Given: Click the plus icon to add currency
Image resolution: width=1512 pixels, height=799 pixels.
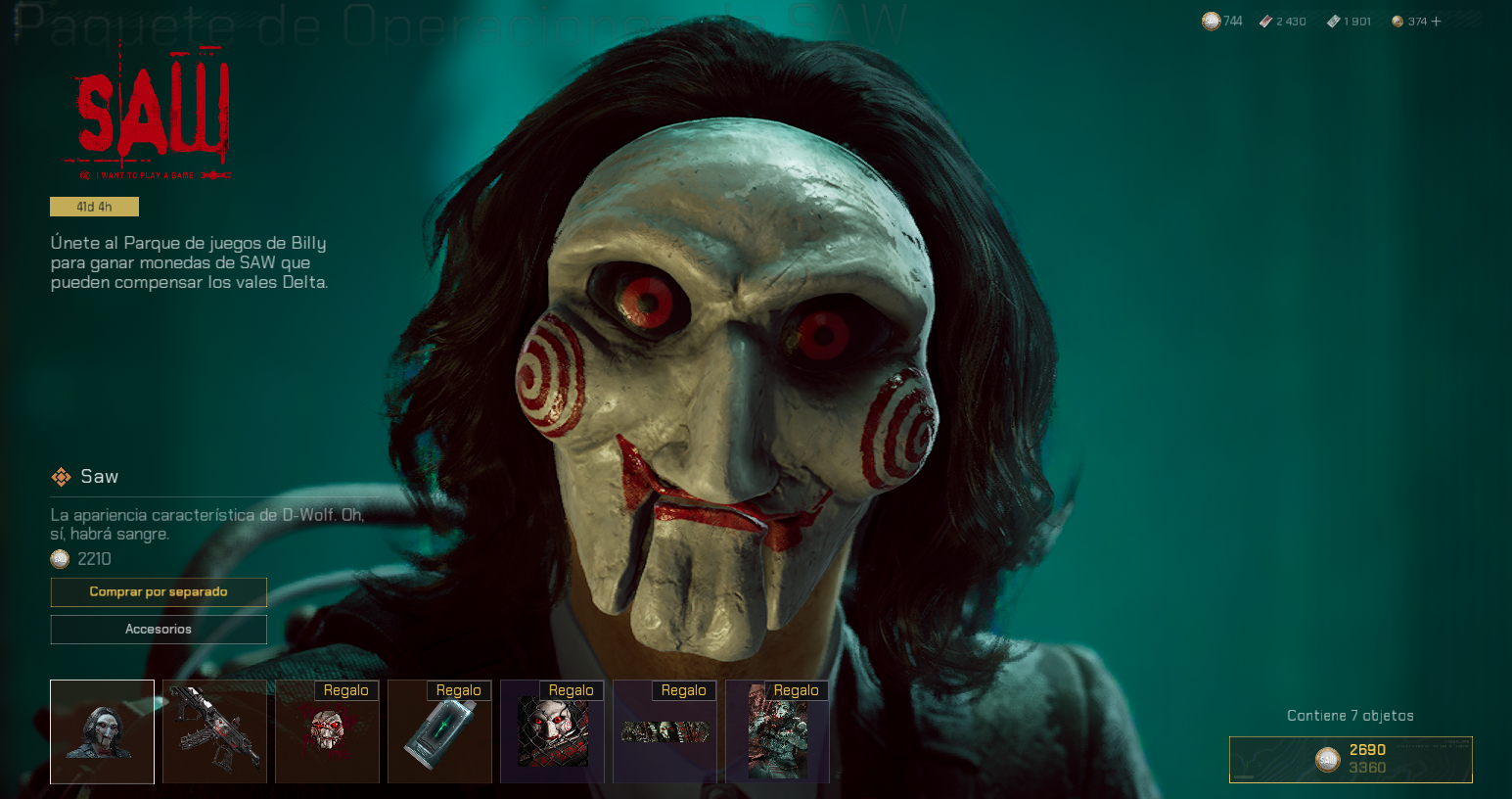Looking at the screenshot, I should 1436,20.
